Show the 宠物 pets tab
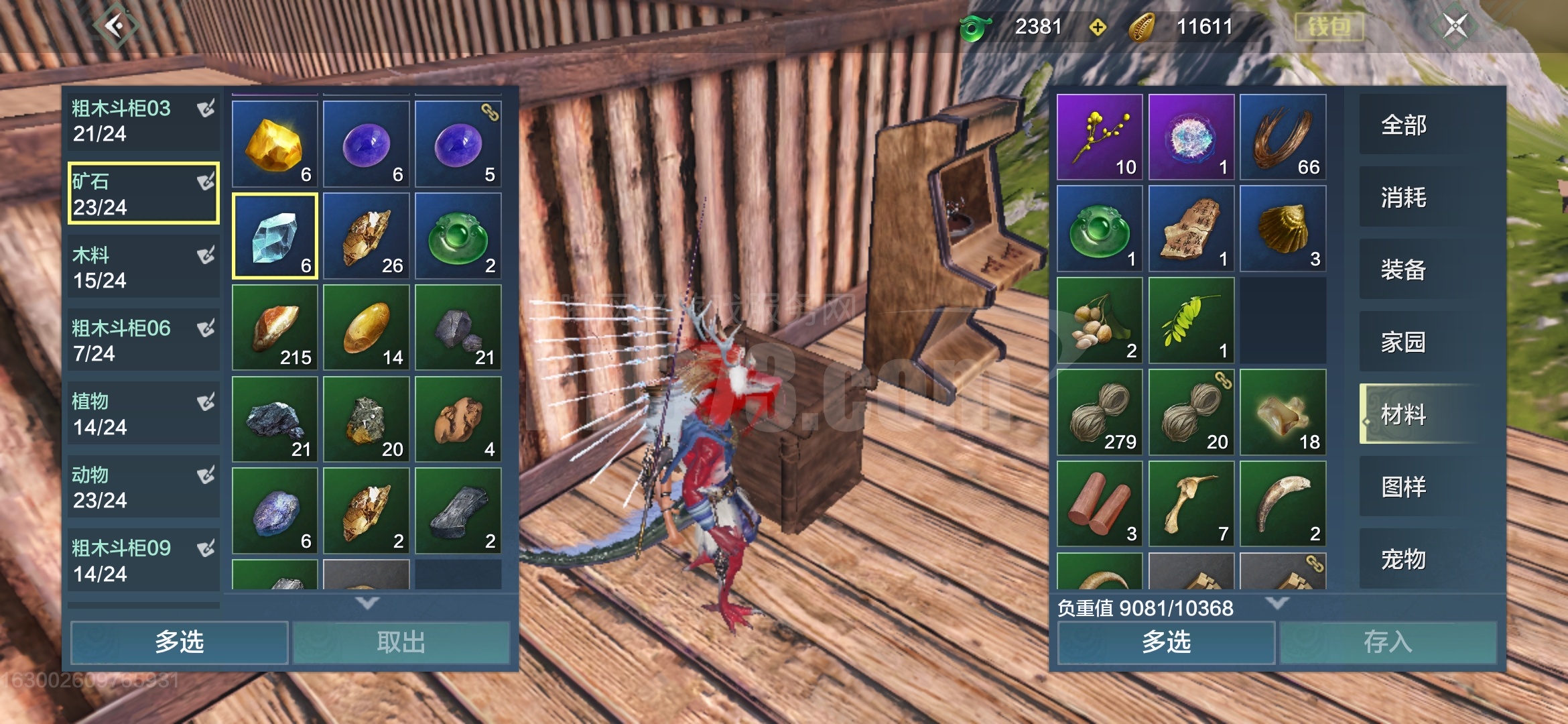The width and height of the screenshot is (1568, 724). click(1404, 559)
